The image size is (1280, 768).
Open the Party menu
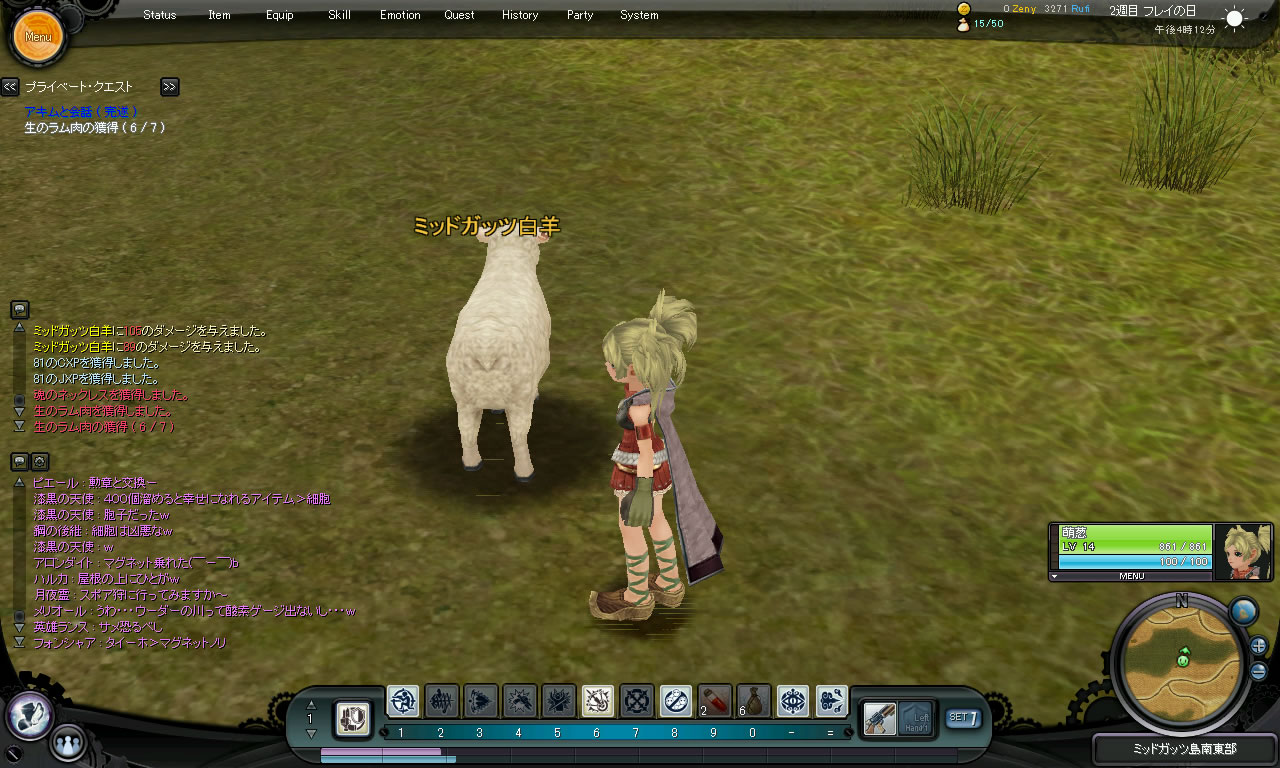580,15
